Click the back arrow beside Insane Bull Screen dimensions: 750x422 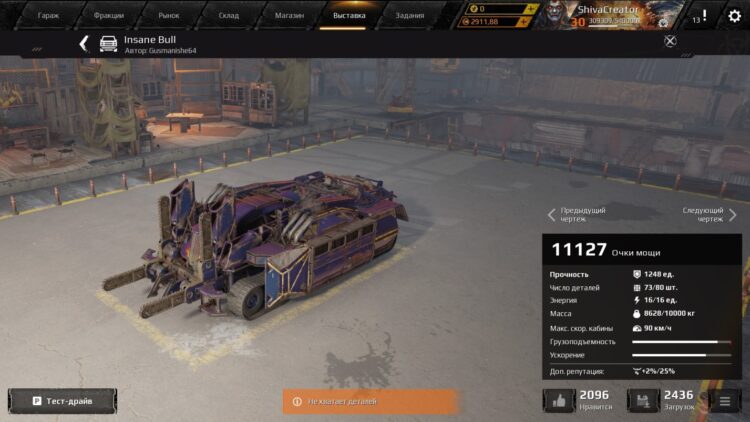tap(84, 43)
